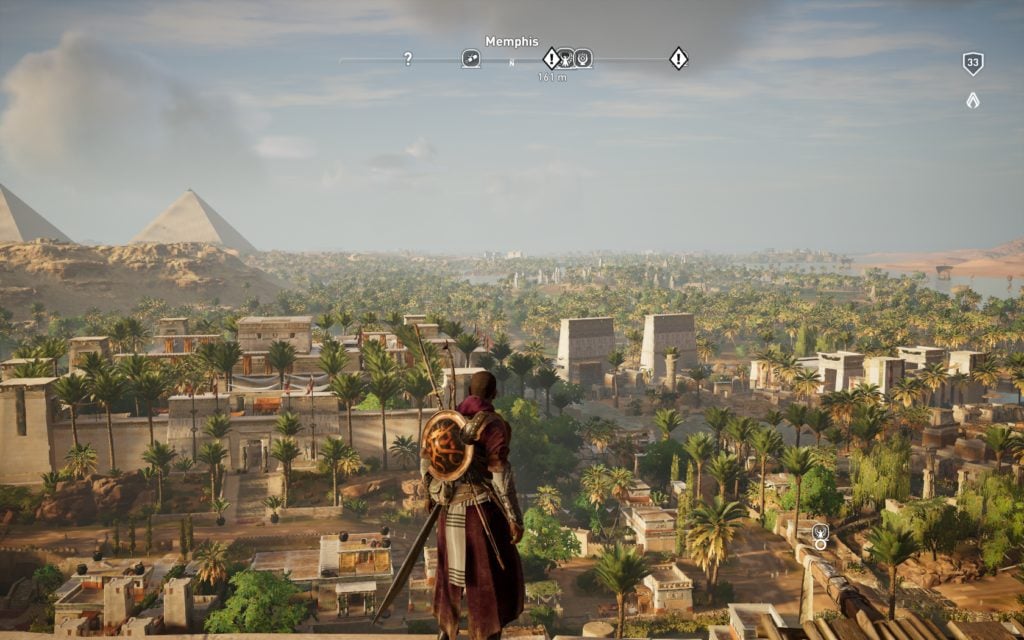The image size is (1024, 640).
Task: Click the compass icon left of north
Action: click(471, 58)
